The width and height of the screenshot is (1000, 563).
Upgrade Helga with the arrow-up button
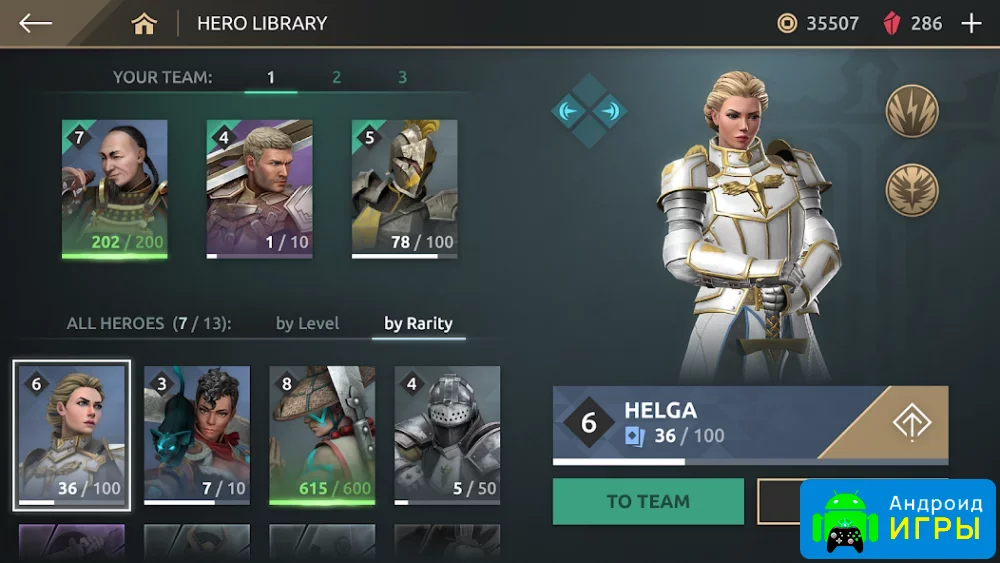tap(911, 422)
